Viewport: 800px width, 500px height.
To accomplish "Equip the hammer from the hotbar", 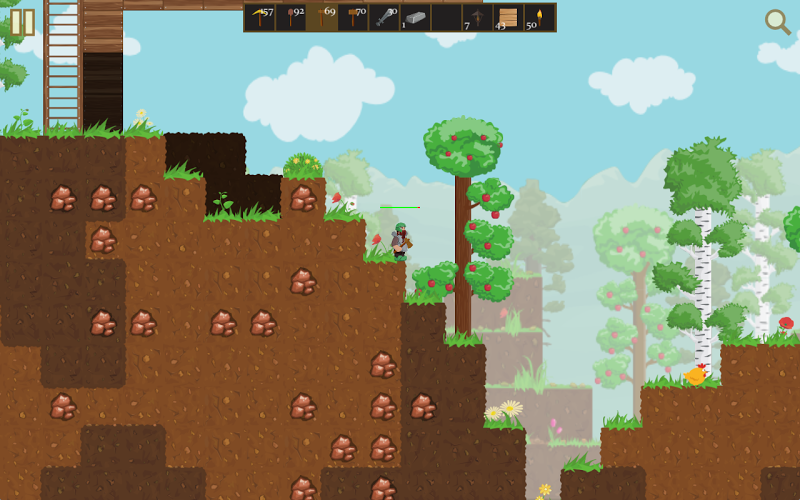I will pos(354,17).
